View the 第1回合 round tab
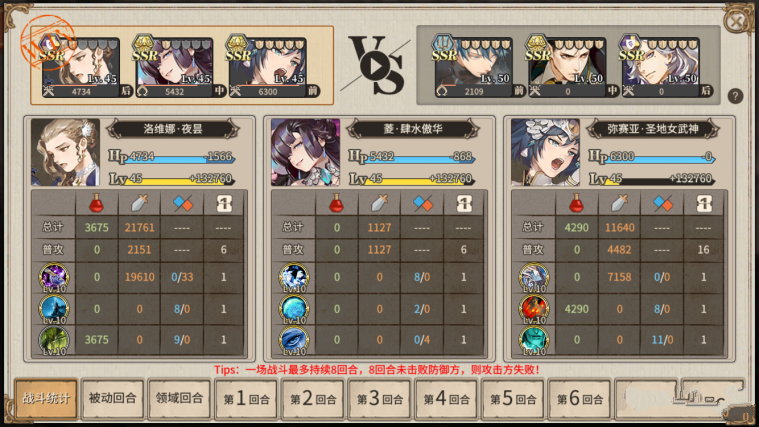The width and height of the screenshot is (759, 427). tap(246, 399)
